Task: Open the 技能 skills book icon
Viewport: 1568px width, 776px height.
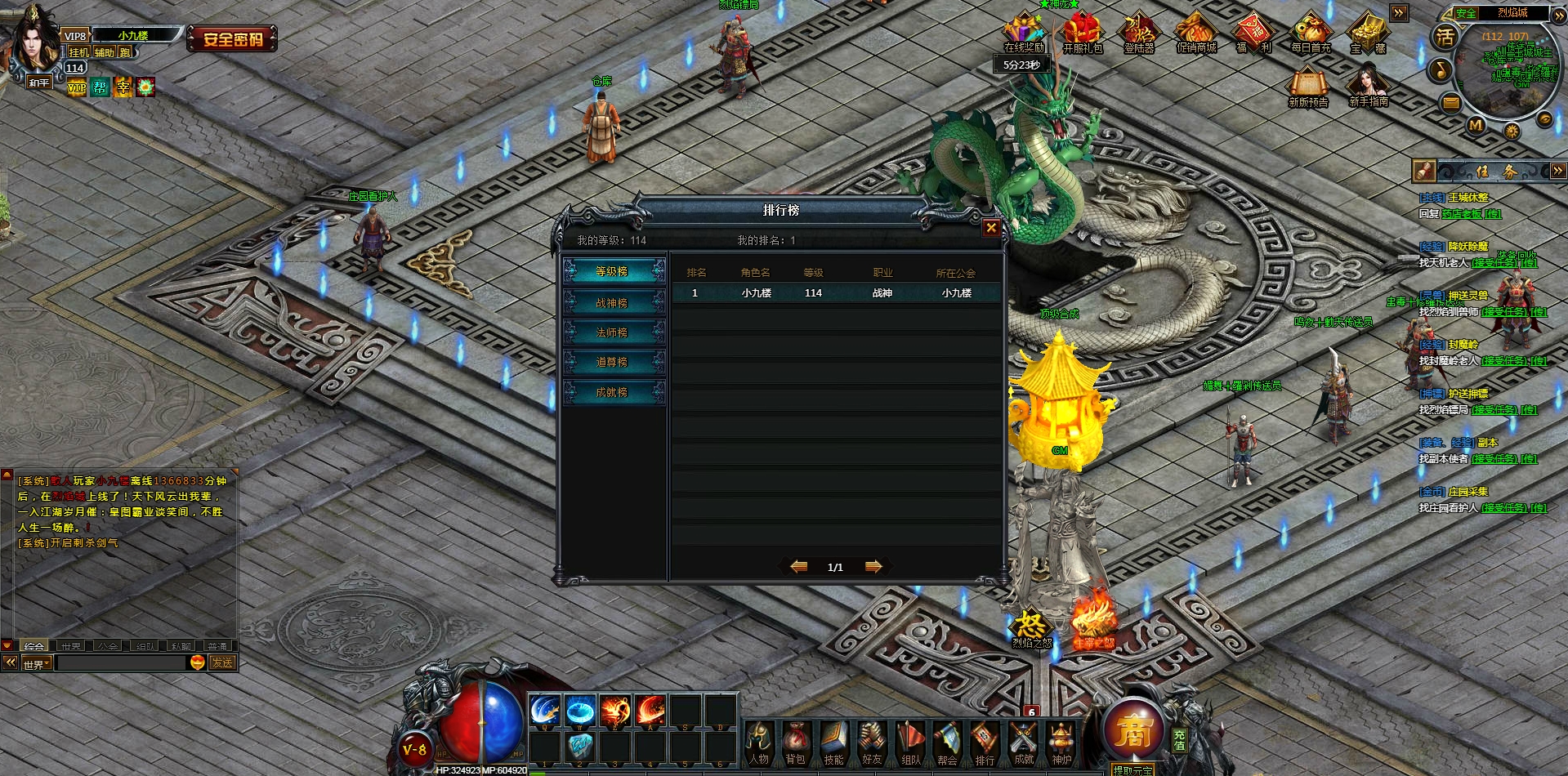Action: click(x=833, y=742)
